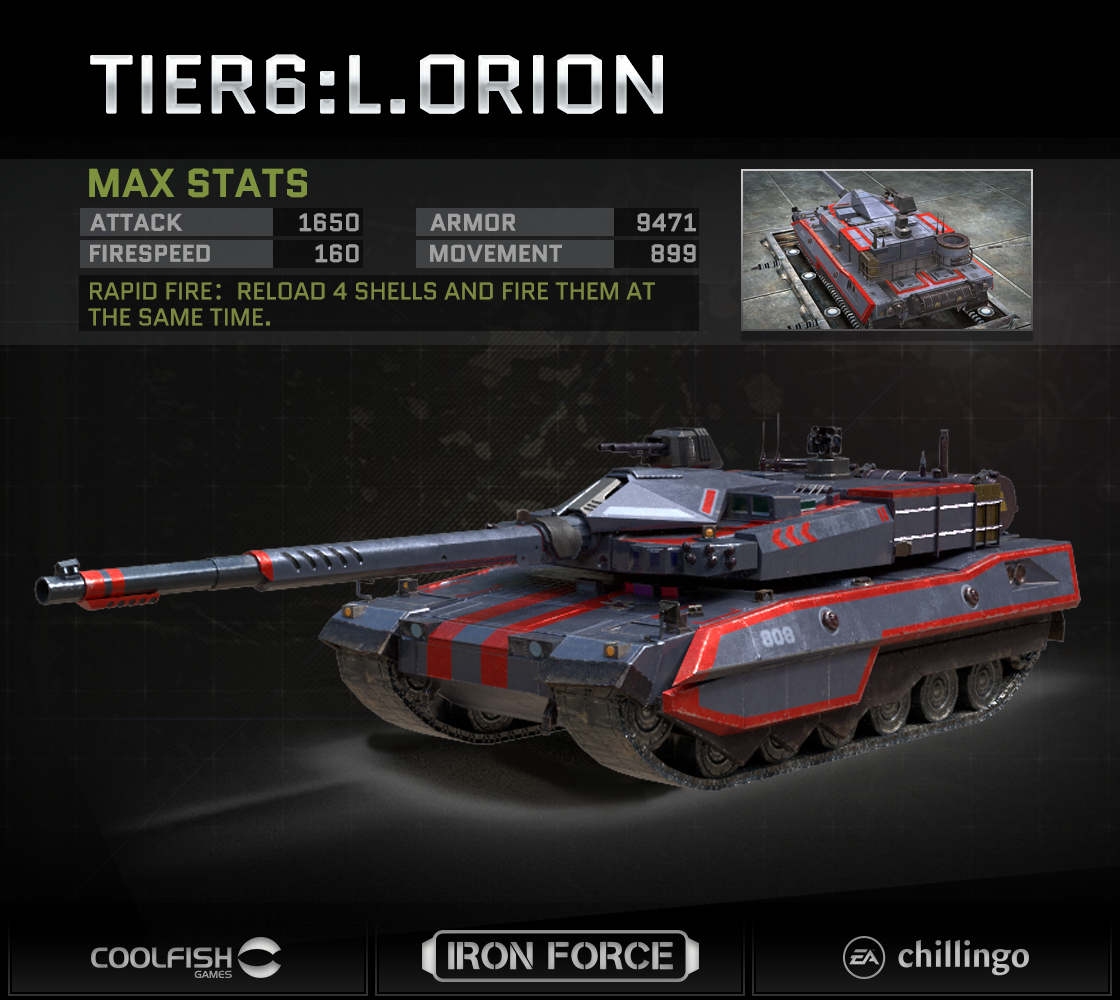Image resolution: width=1120 pixels, height=1000 pixels.
Task: Click the Iron Force logo button
Action: click(x=559, y=956)
